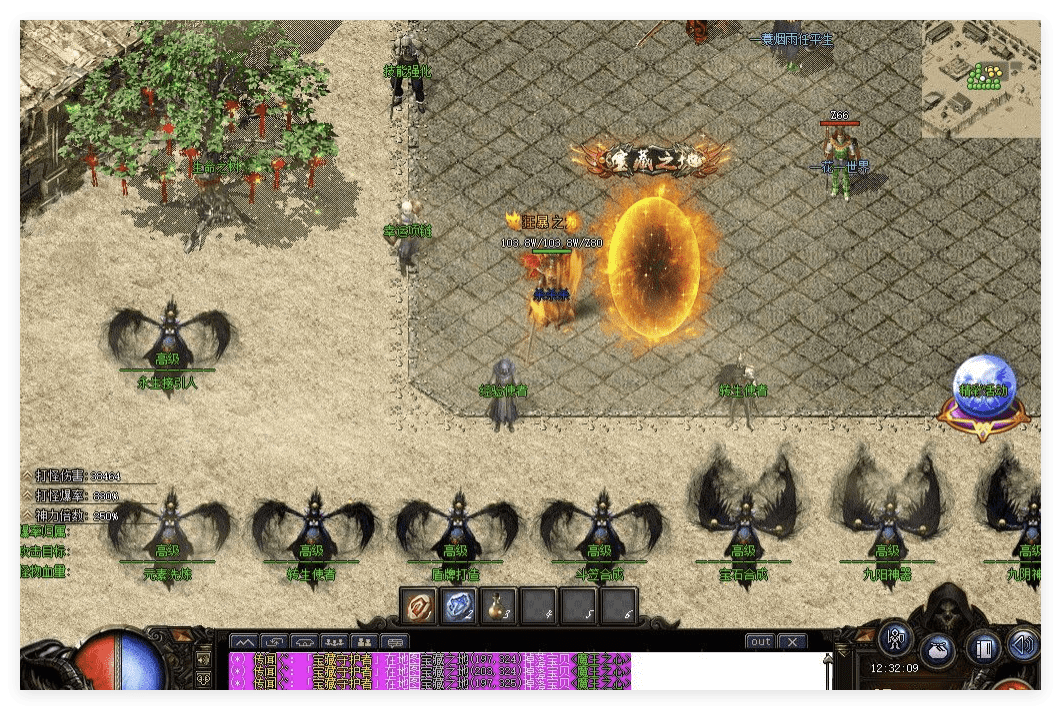1061x710 pixels.
Task: Expand the 神力倍数 stat arrow
Action: (27, 515)
